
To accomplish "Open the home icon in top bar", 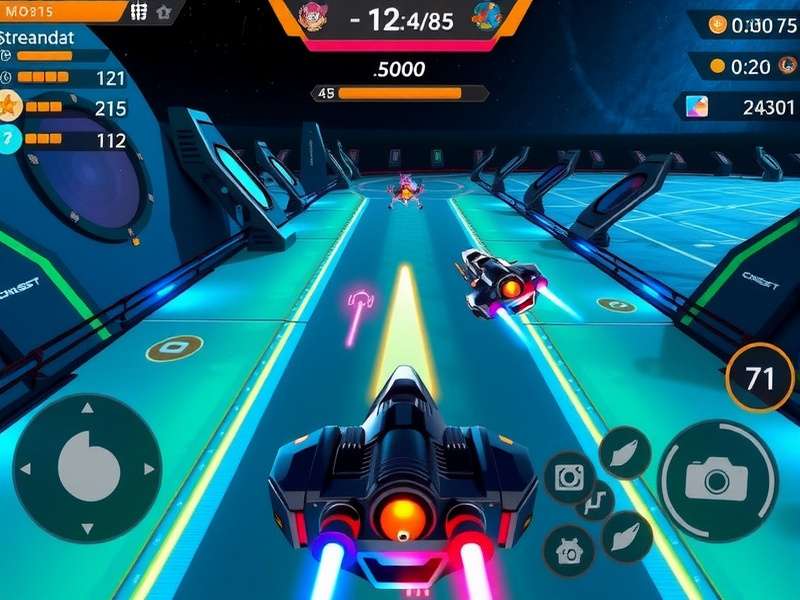I will click(165, 12).
